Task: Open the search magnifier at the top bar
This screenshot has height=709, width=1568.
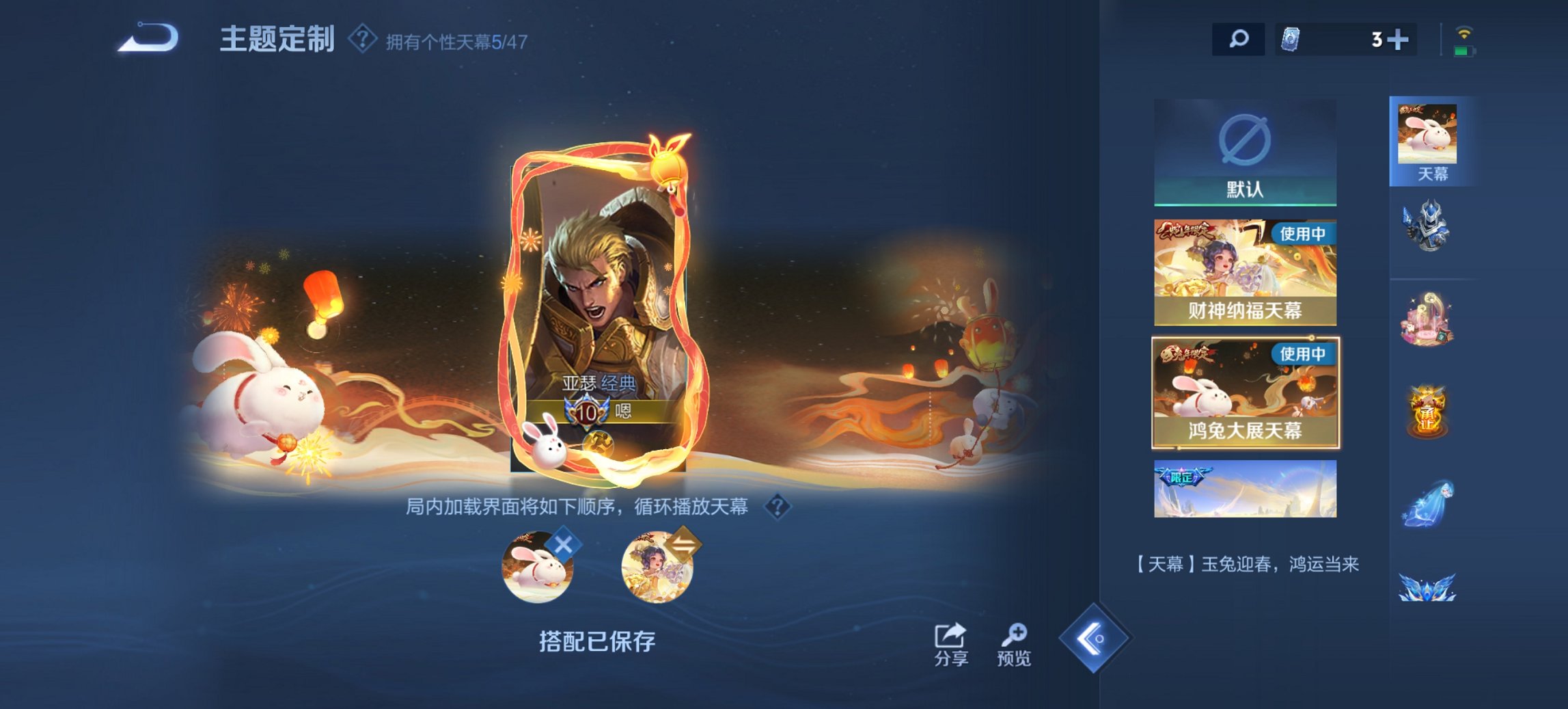Action: click(x=1239, y=39)
